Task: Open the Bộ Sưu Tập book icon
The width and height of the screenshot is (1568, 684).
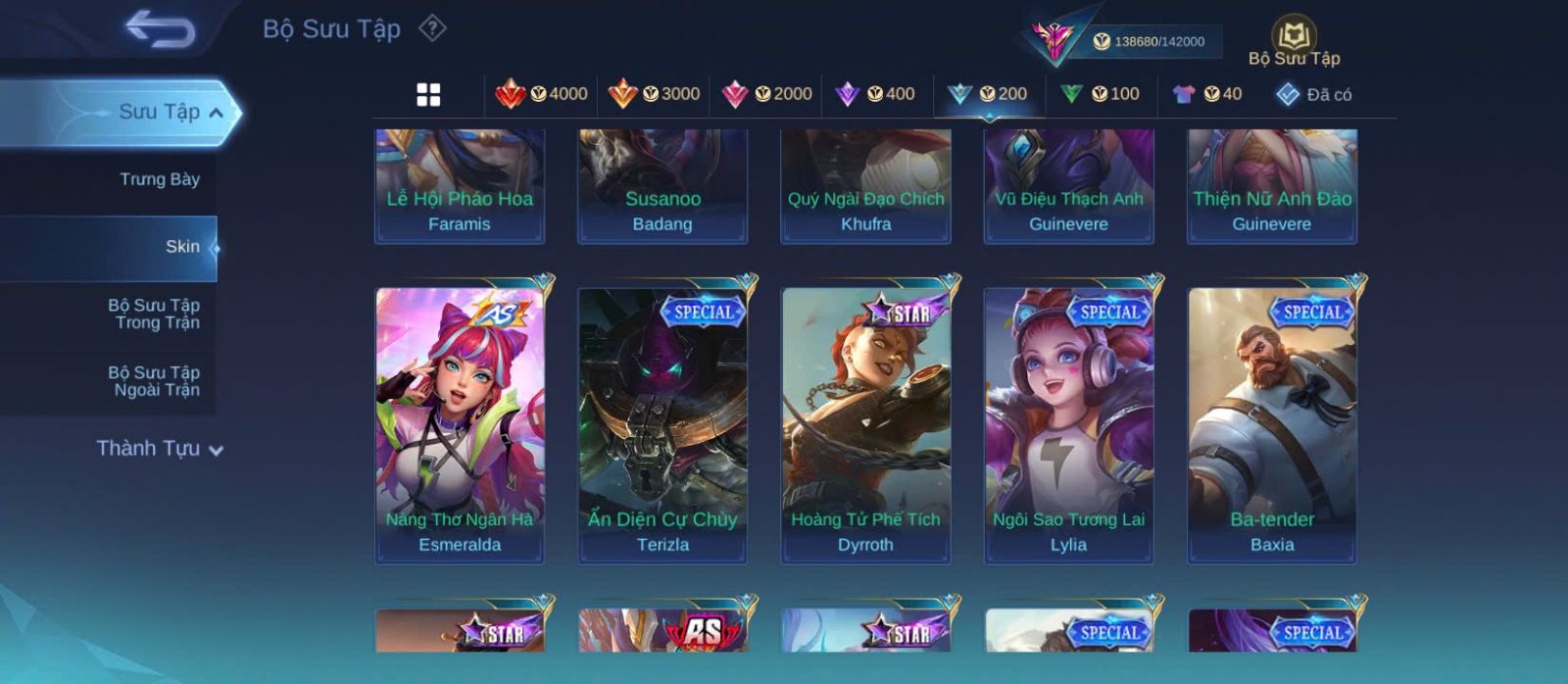Action: 1294,42
